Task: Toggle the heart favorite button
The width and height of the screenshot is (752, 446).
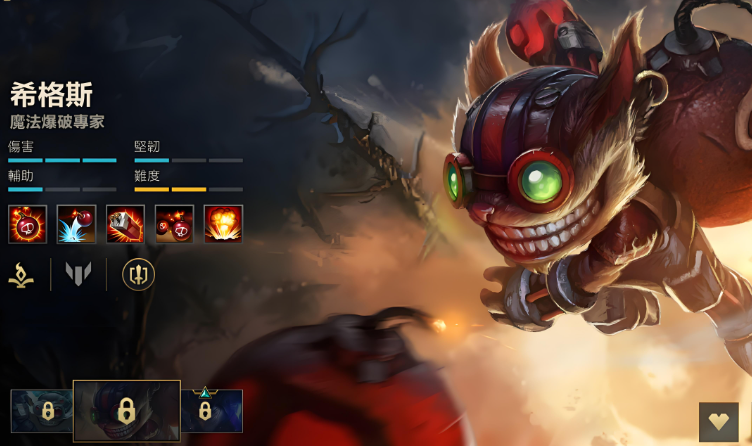Action: click(718, 422)
